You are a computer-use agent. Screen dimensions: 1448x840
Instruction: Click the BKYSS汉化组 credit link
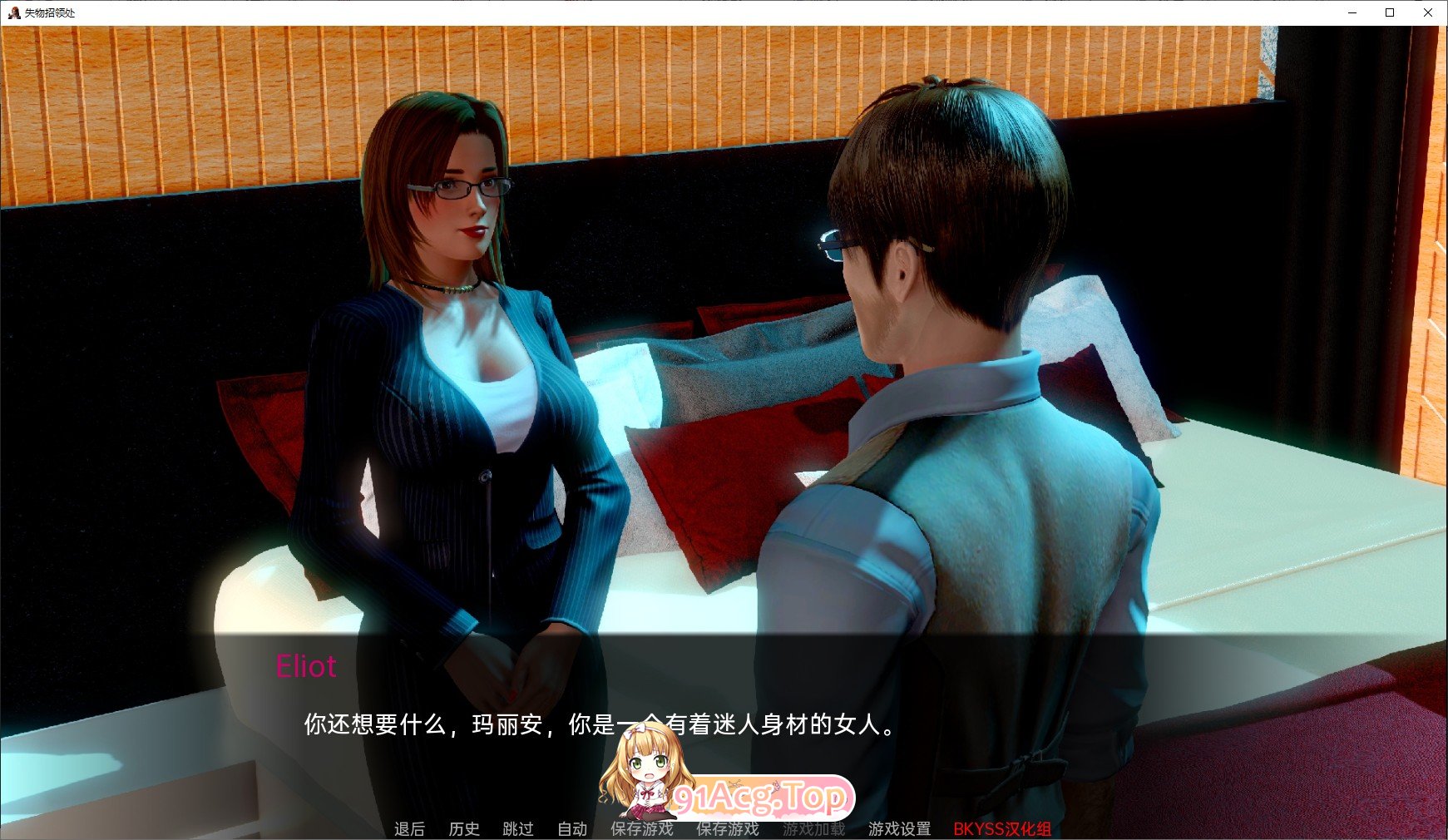point(1001,829)
